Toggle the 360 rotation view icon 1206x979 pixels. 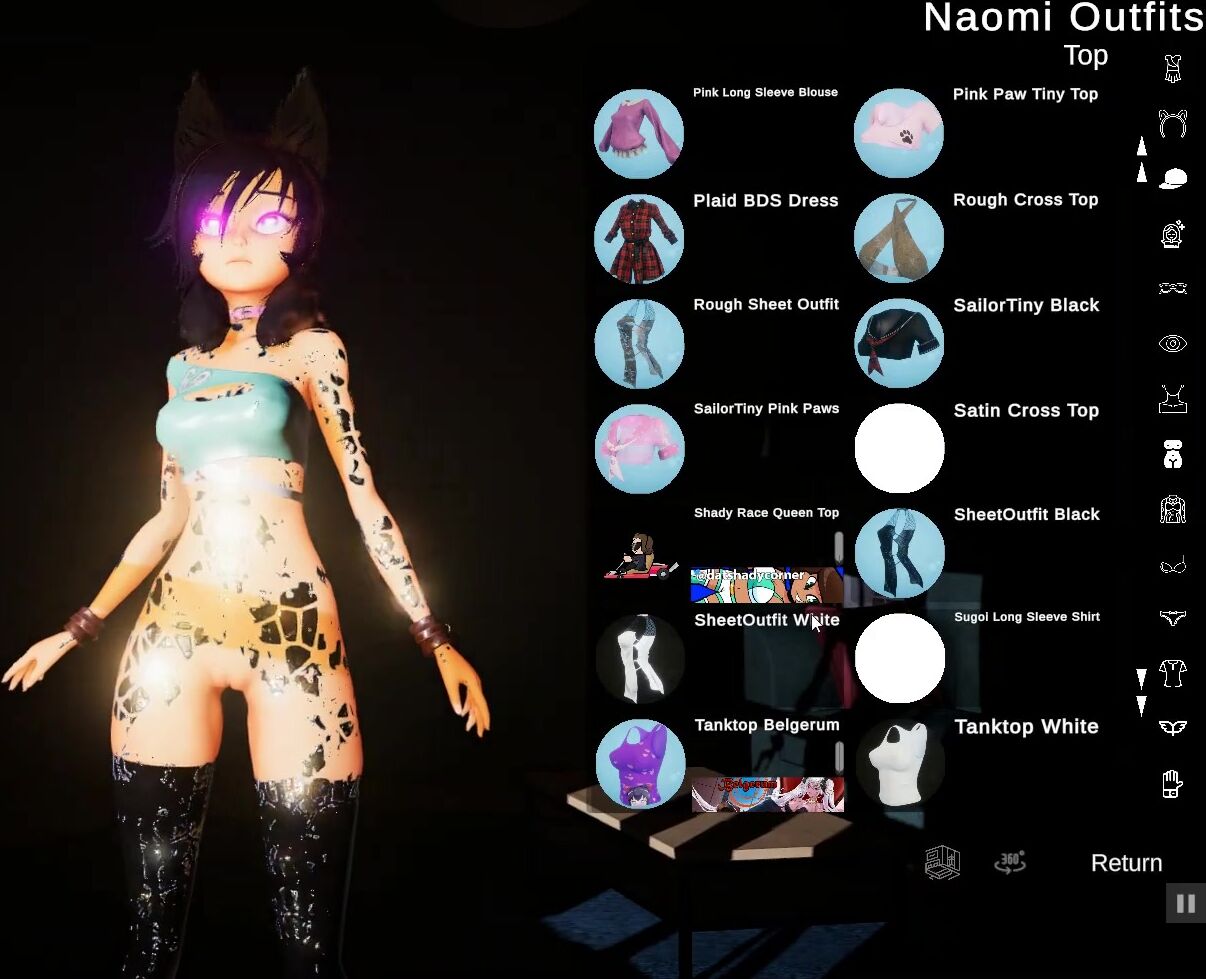[1010, 862]
